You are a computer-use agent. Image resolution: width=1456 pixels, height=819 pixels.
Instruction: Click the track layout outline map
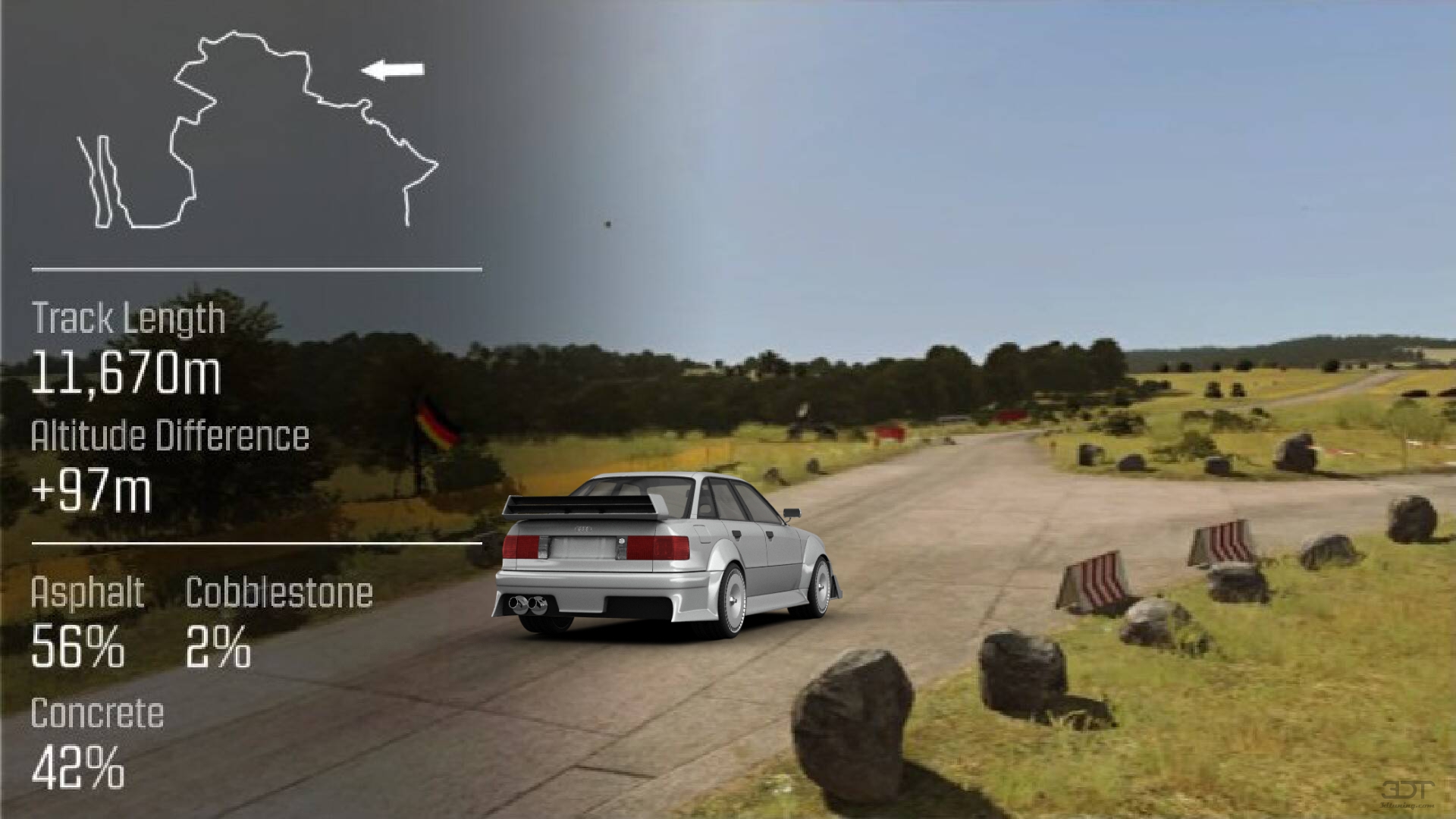pos(256,130)
